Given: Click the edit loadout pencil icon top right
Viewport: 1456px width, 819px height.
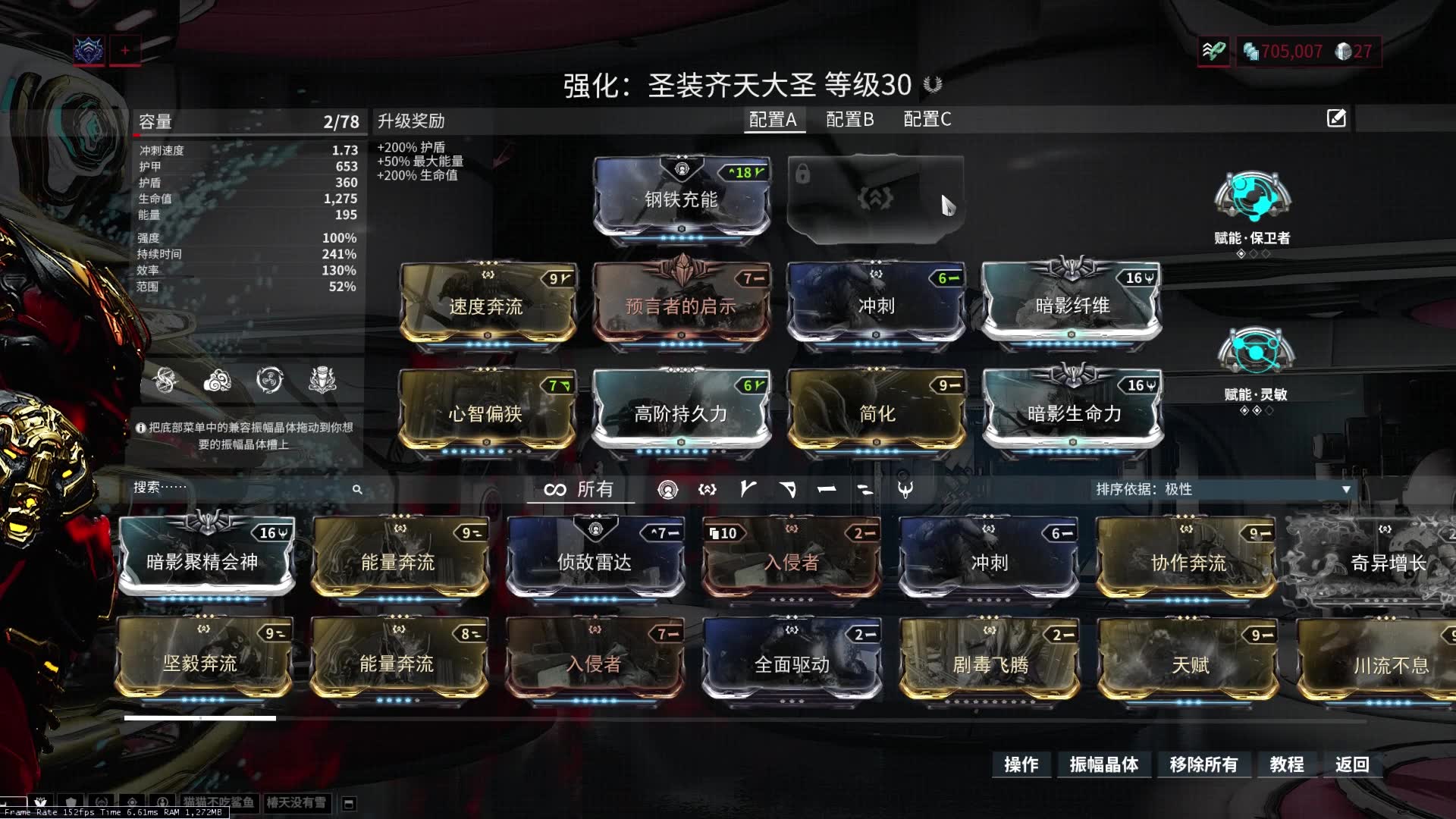Looking at the screenshot, I should click(1335, 119).
